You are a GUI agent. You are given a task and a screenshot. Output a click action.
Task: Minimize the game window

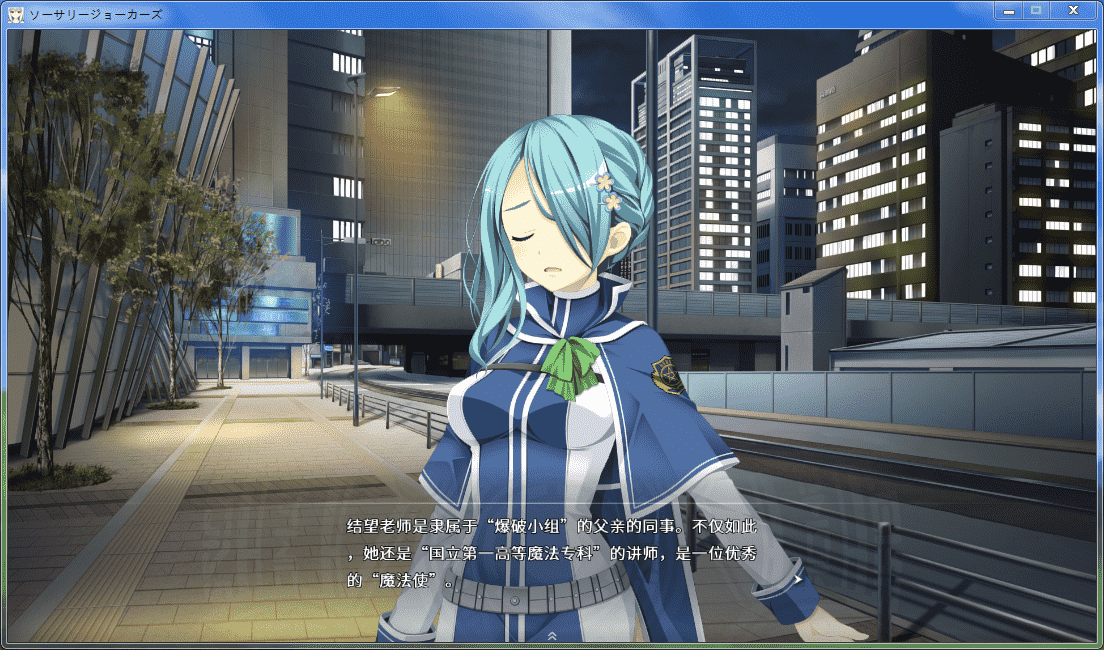click(1009, 10)
